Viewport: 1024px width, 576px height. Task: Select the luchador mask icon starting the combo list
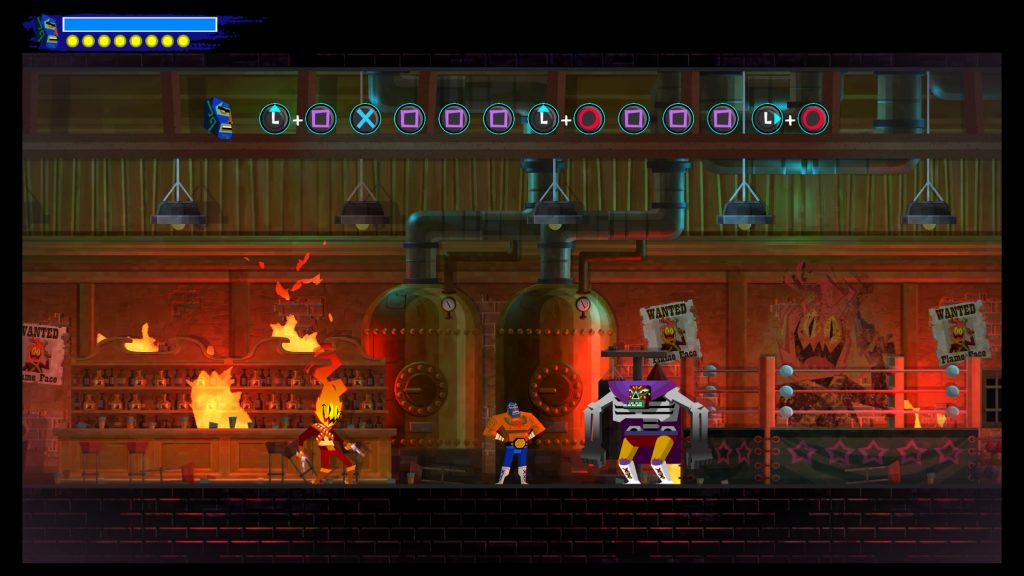coord(219,118)
